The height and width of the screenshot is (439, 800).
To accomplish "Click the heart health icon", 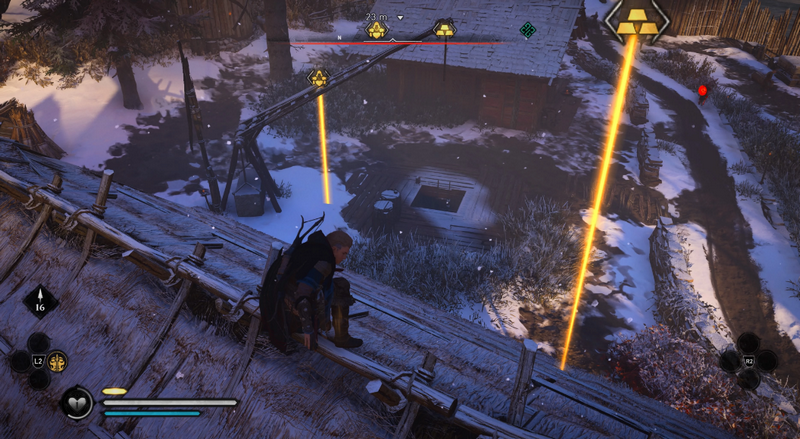I will click(x=76, y=404).
